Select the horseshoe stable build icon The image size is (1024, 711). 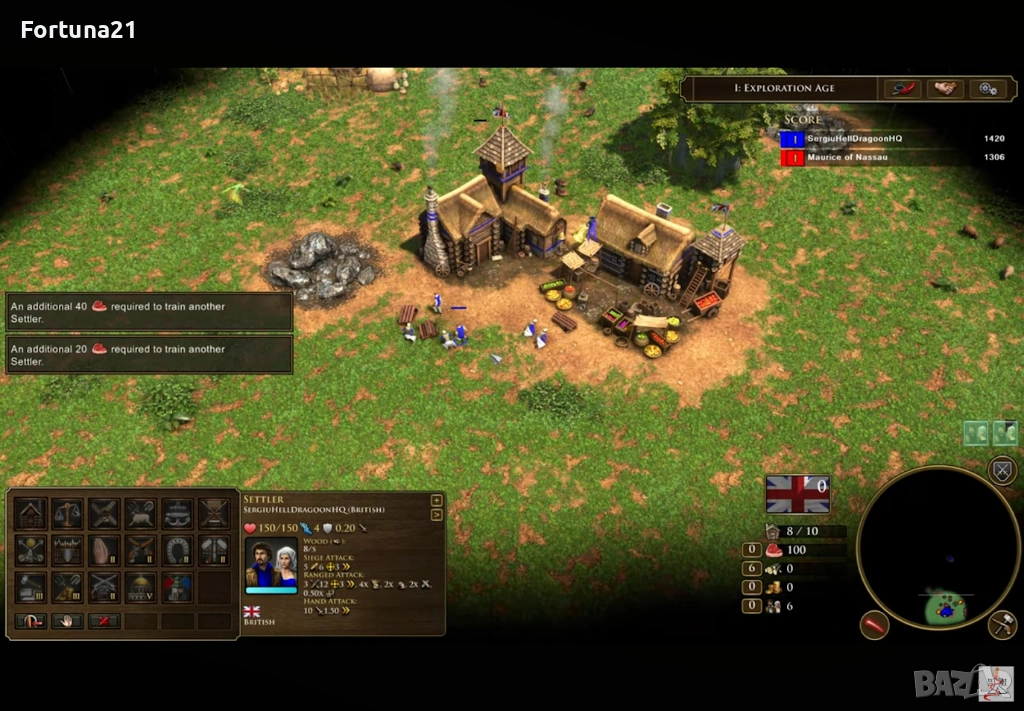point(177,550)
